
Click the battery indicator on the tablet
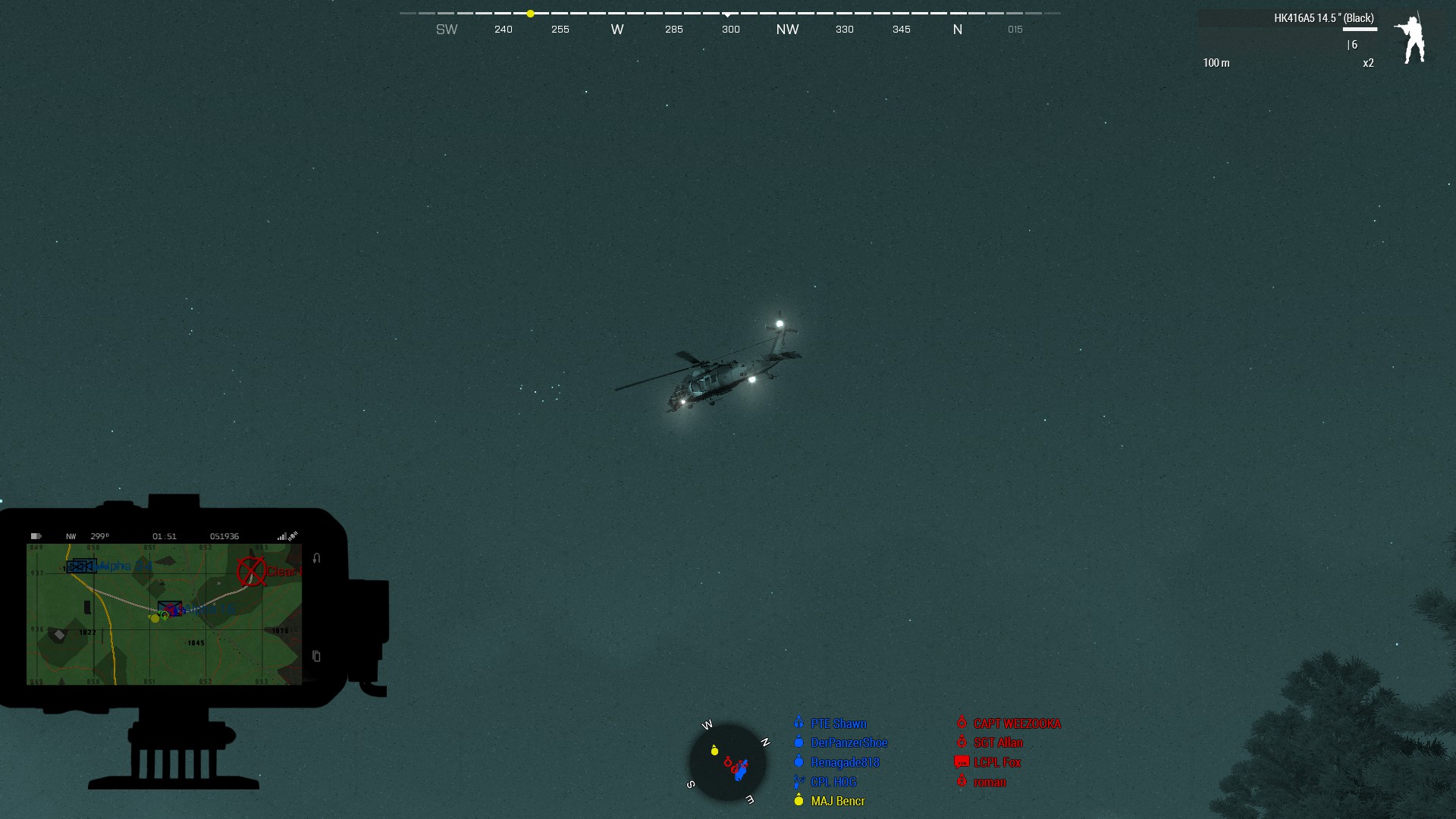click(36, 536)
